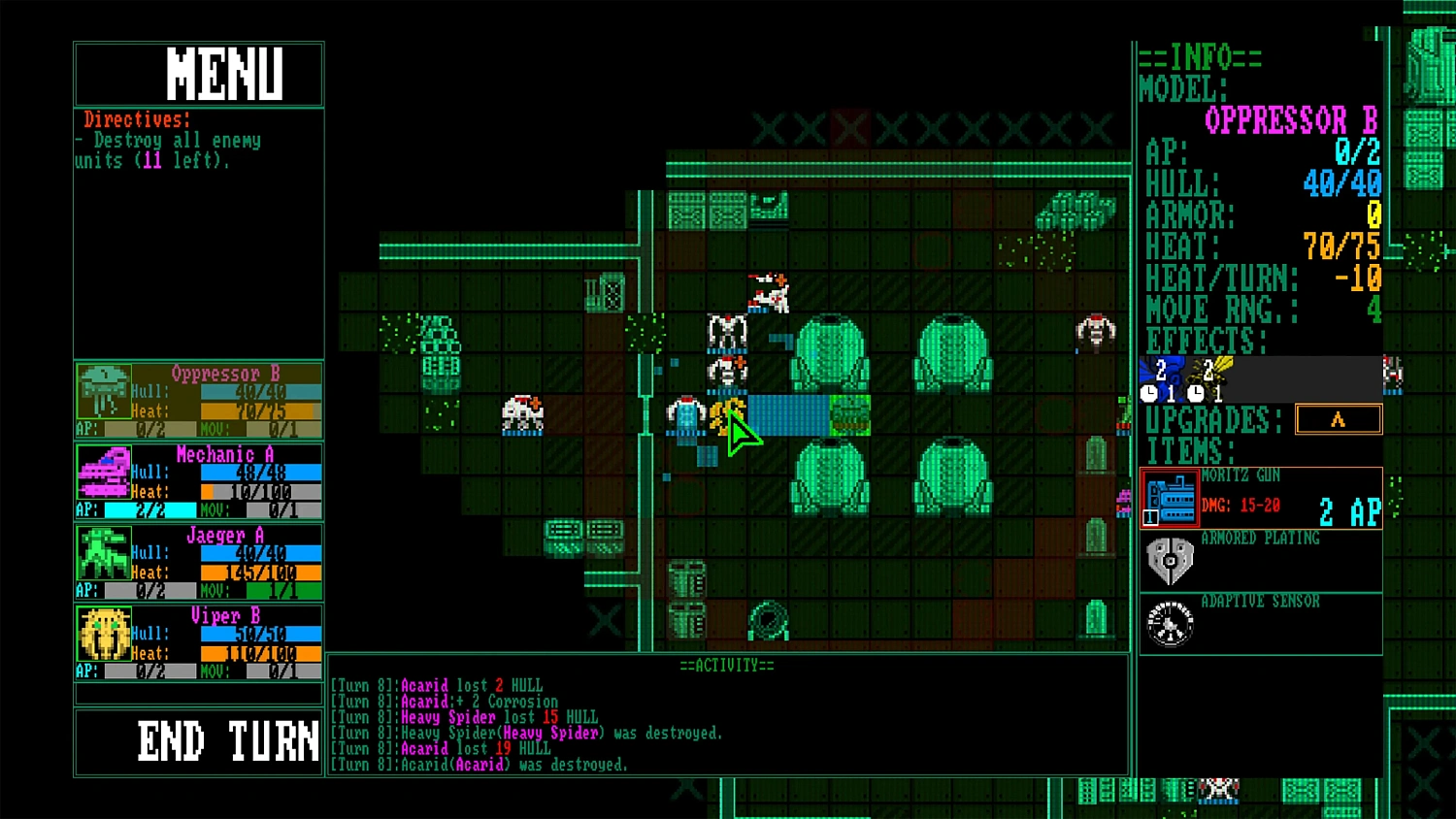Screen dimensions: 1456x819
Task: Select the Mechanic A unit portrait
Action: [103, 474]
